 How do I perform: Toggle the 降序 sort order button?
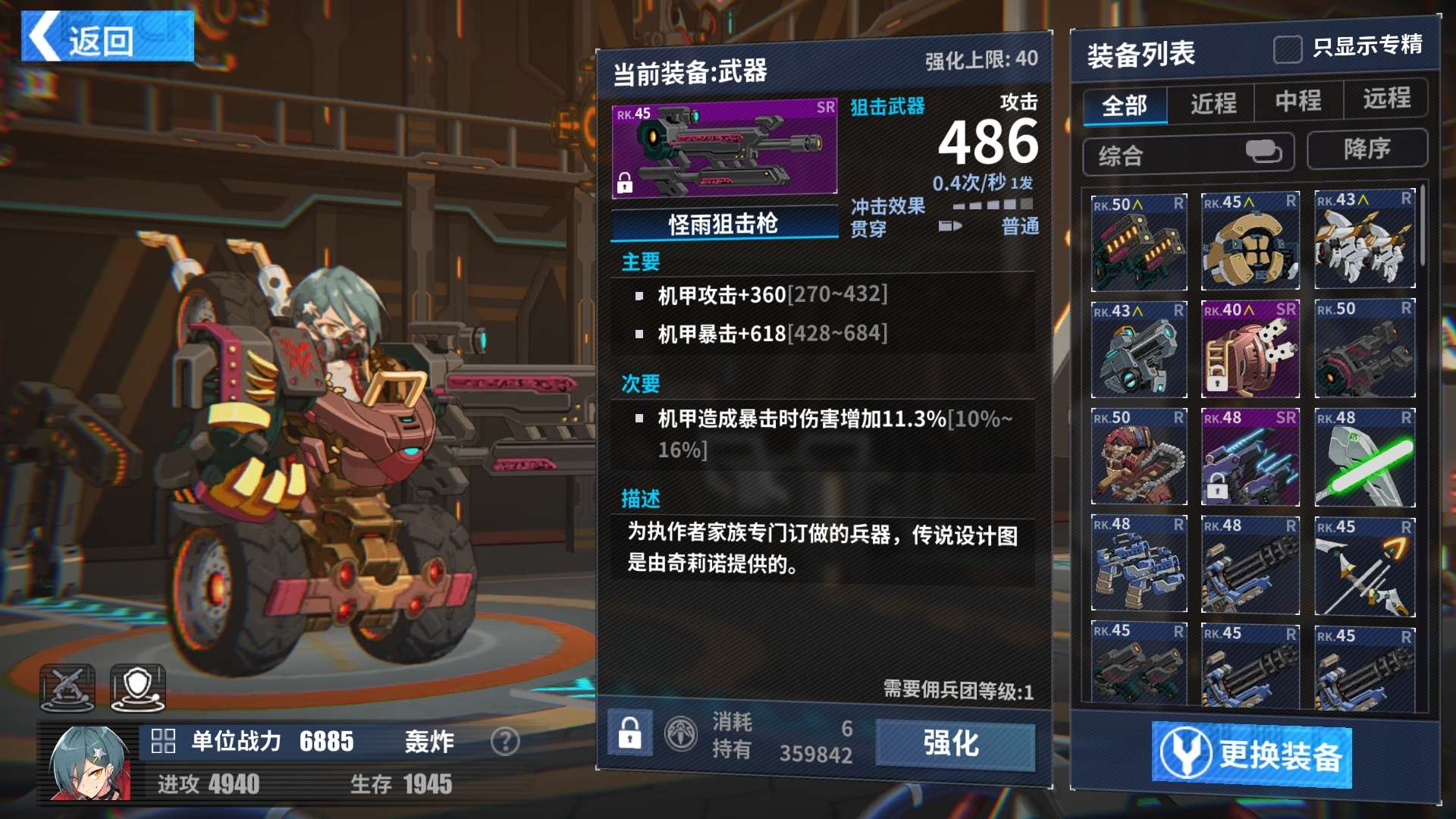[x=1367, y=149]
